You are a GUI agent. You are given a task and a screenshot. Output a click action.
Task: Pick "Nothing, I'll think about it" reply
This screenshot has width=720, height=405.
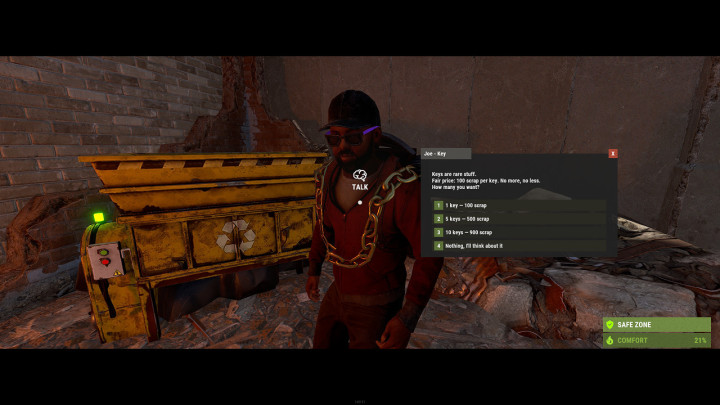pos(475,245)
